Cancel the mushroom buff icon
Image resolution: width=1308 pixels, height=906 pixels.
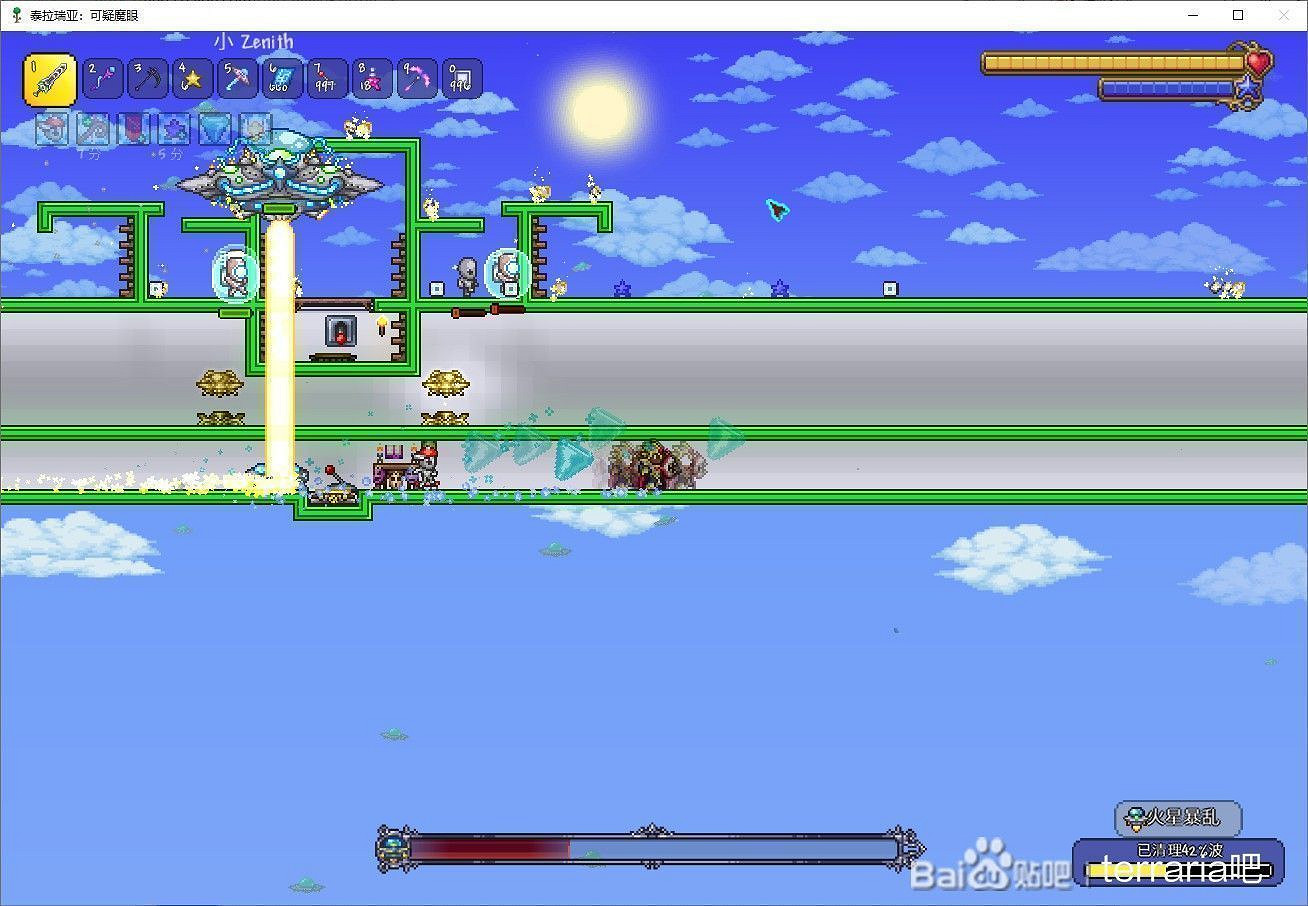click(x=52, y=129)
